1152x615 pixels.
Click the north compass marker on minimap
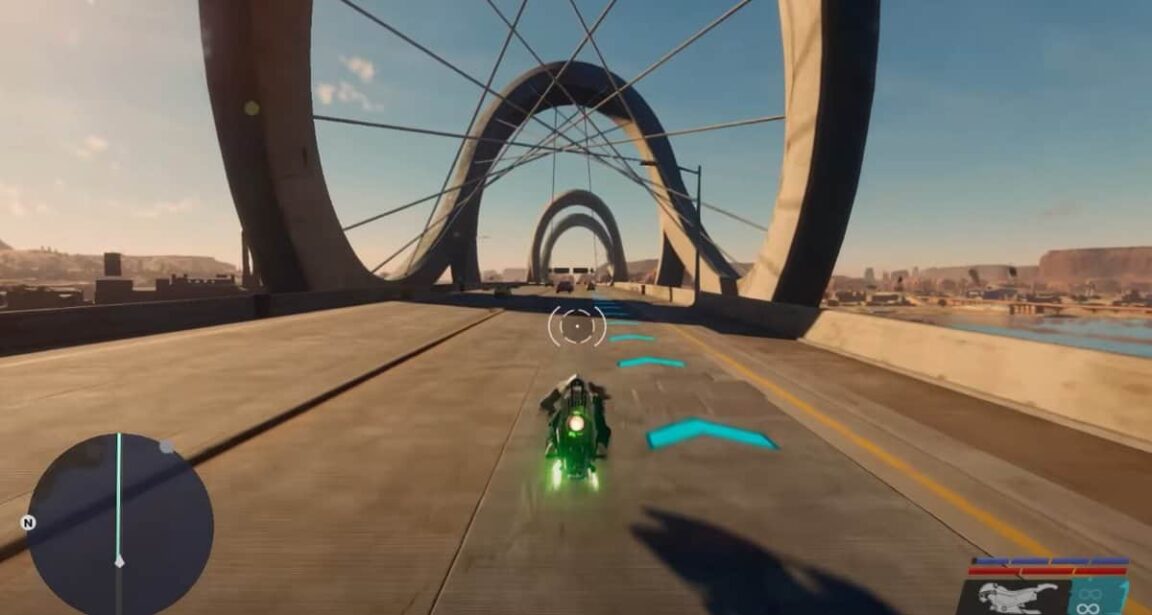pyautogui.click(x=28, y=522)
